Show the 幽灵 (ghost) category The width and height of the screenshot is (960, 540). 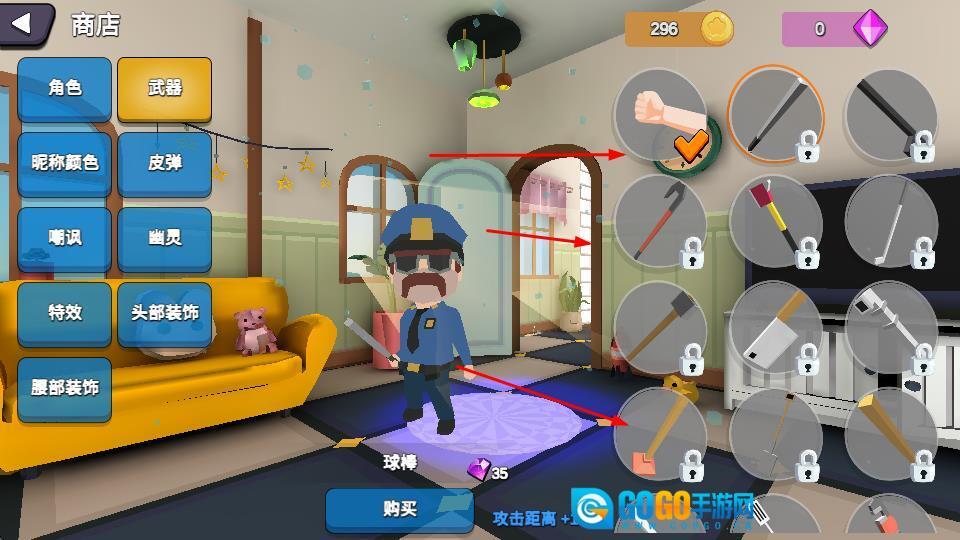pos(164,238)
